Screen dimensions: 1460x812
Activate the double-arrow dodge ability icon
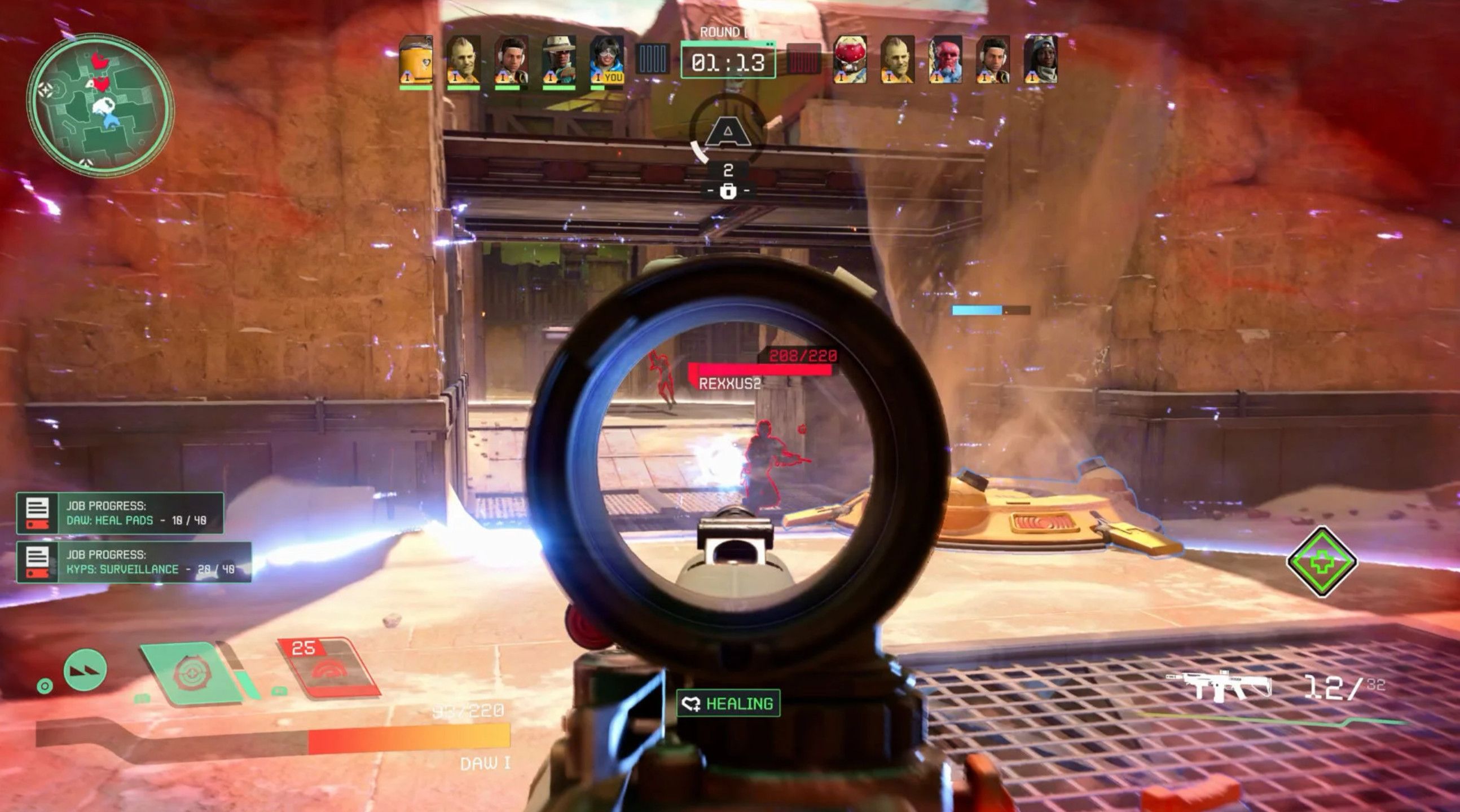(86, 670)
